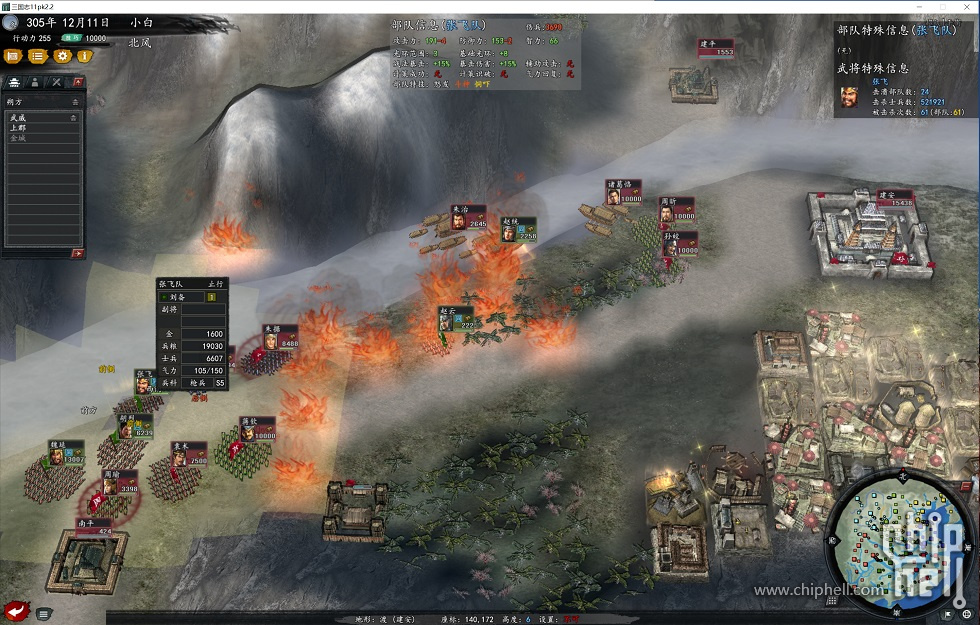The image size is (980, 625).
Task: Switch to the crossed swords unit tab
Action: 56,82
